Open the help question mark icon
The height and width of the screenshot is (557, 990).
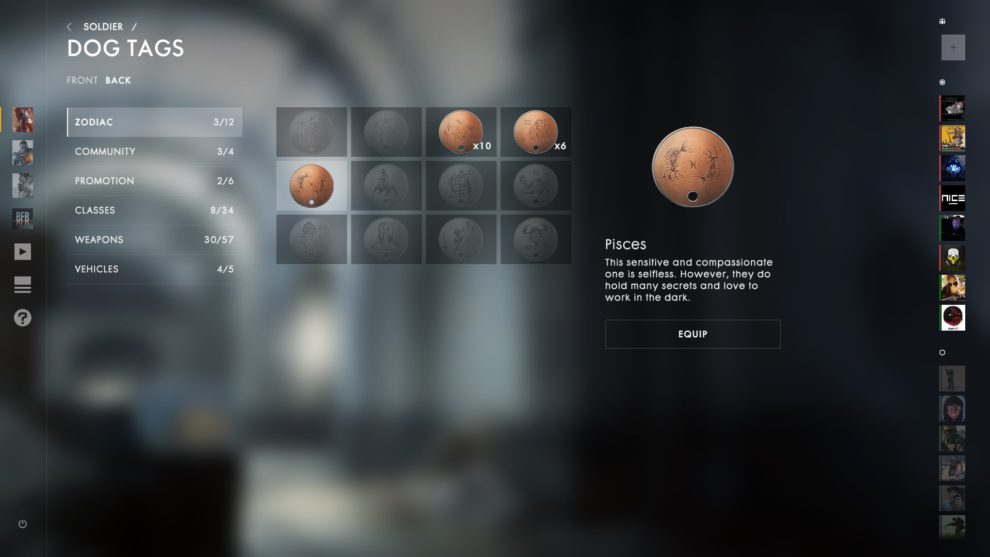pyautogui.click(x=22, y=318)
